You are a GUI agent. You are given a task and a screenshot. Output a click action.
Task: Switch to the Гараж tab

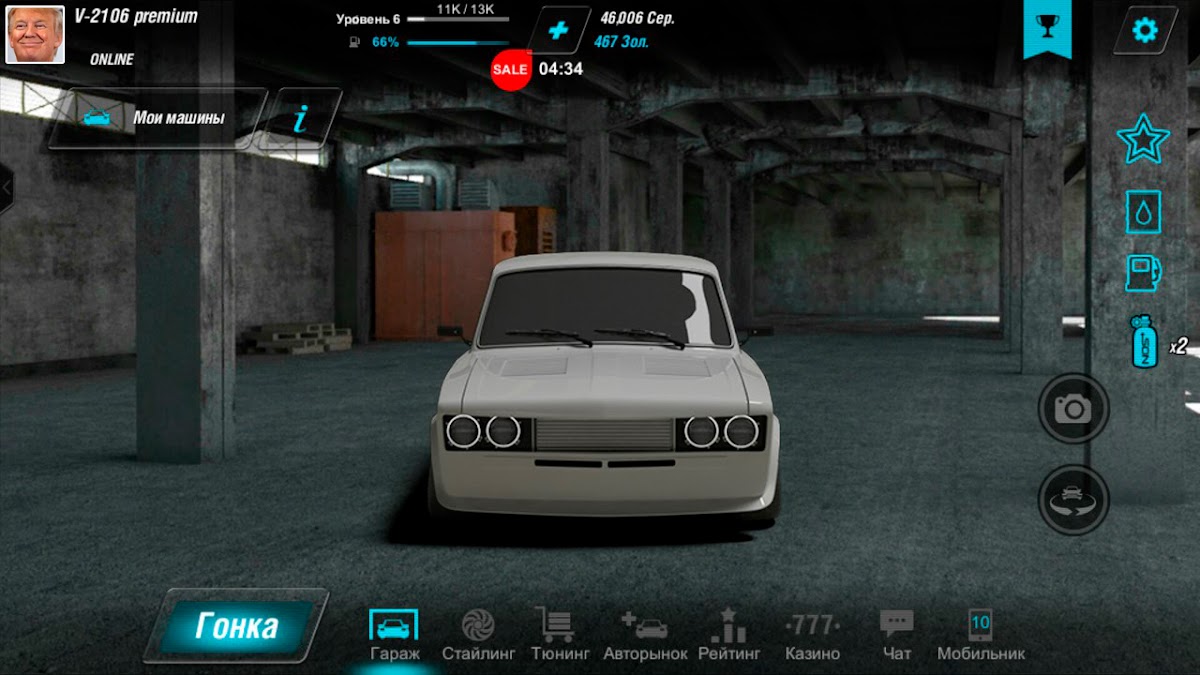point(394,634)
